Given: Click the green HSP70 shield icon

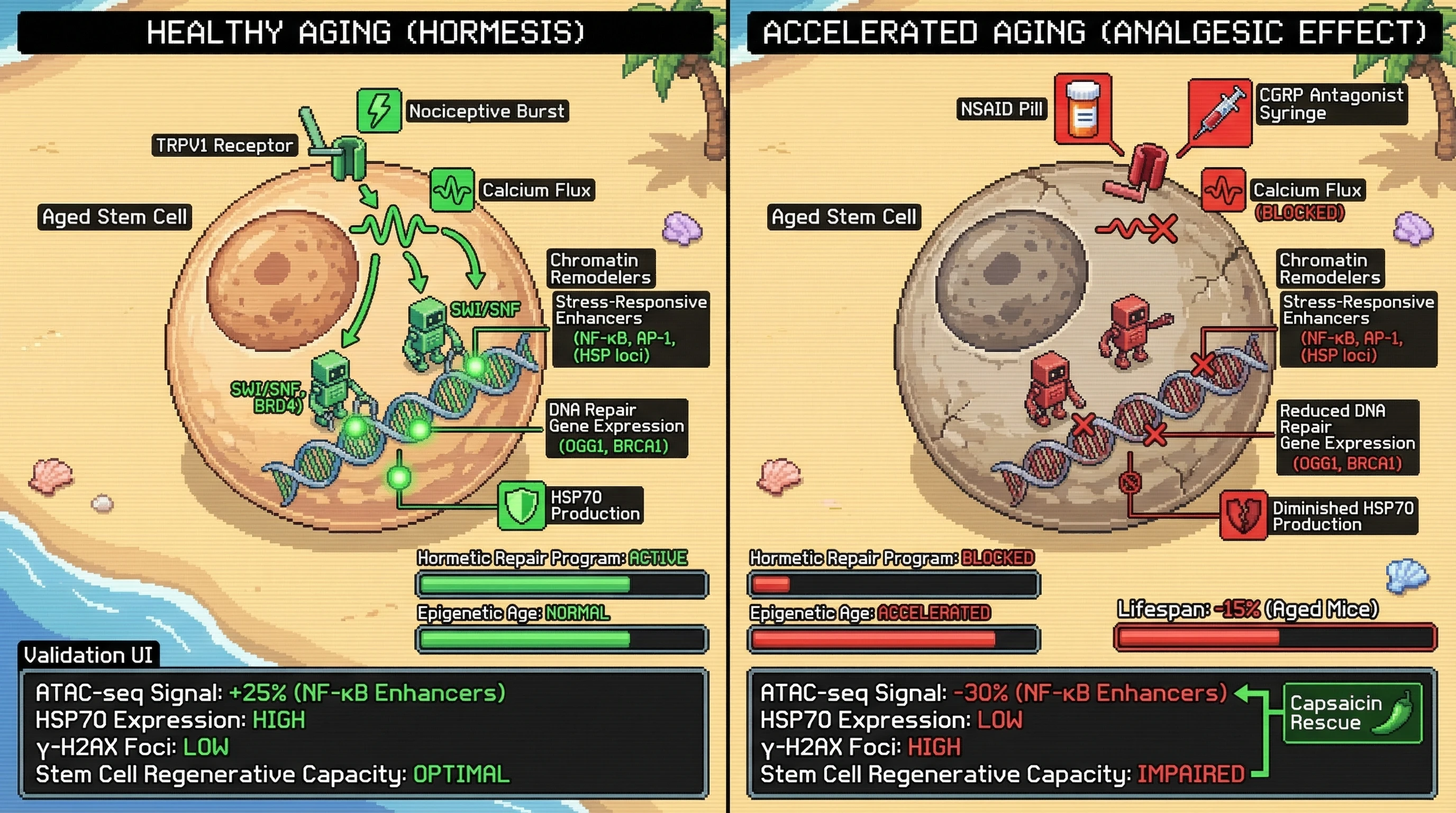Looking at the screenshot, I should pos(521,505).
